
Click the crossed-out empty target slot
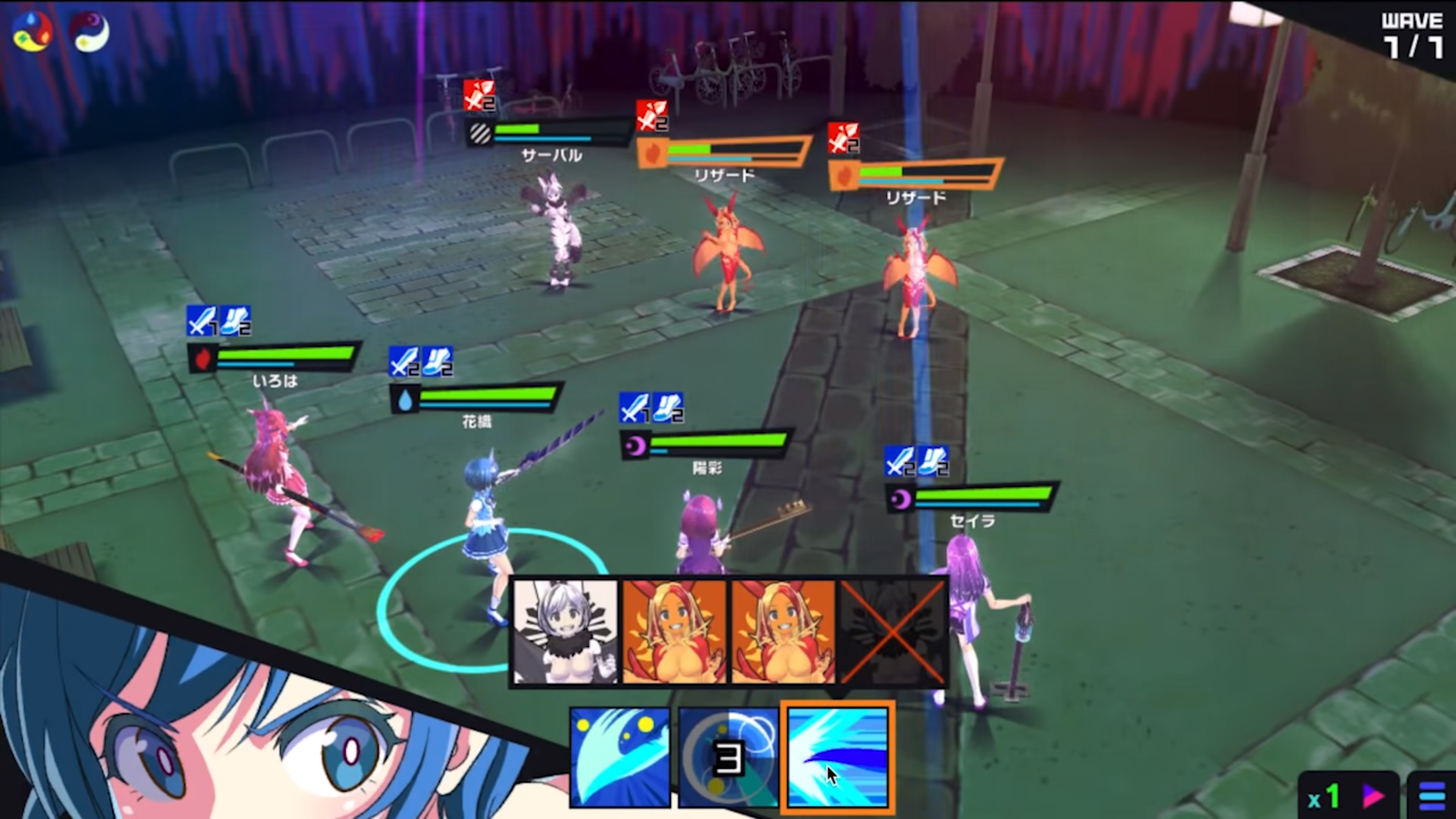point(893,632)
